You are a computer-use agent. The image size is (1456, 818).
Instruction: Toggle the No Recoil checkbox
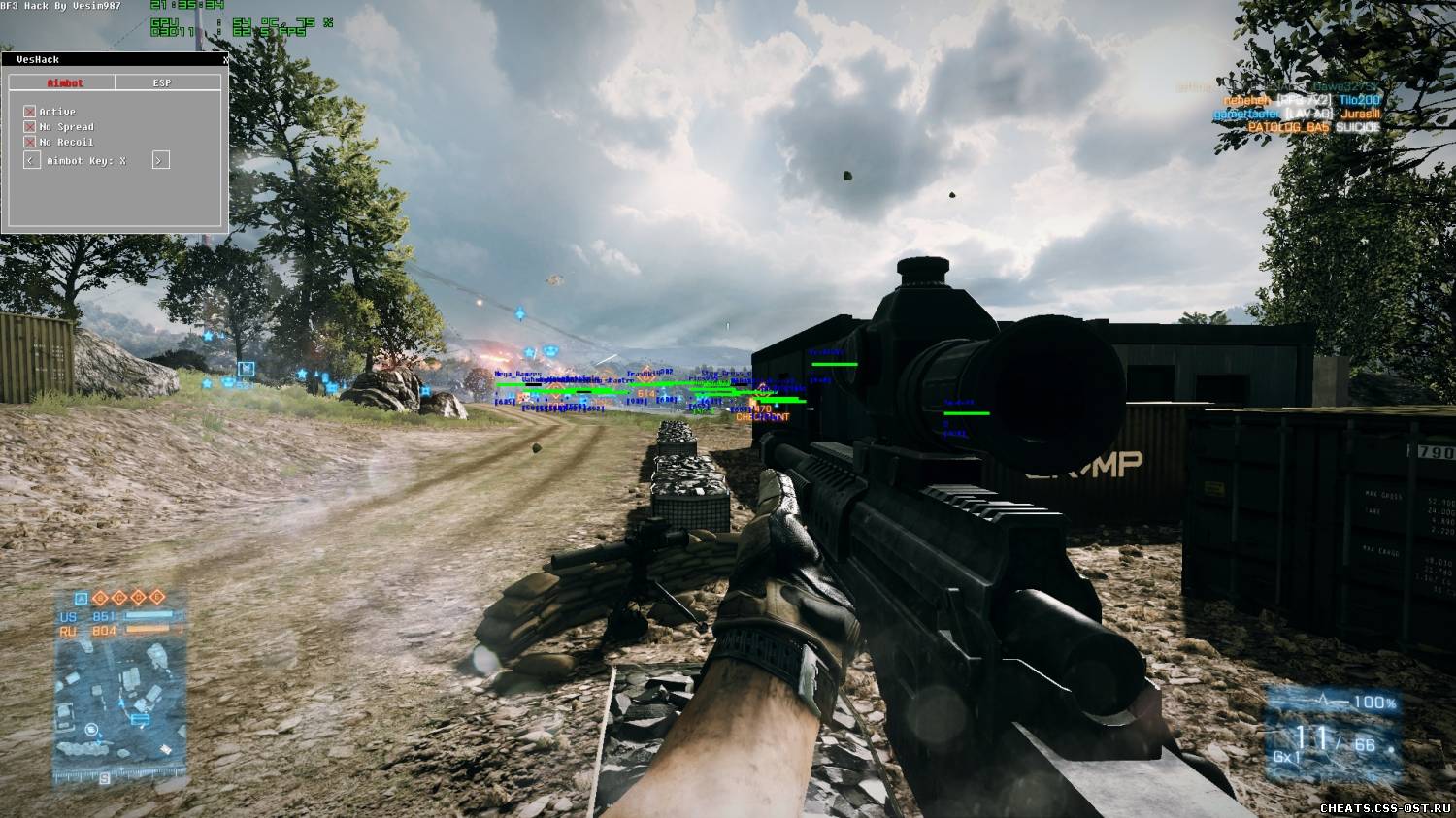pos(30,142)
